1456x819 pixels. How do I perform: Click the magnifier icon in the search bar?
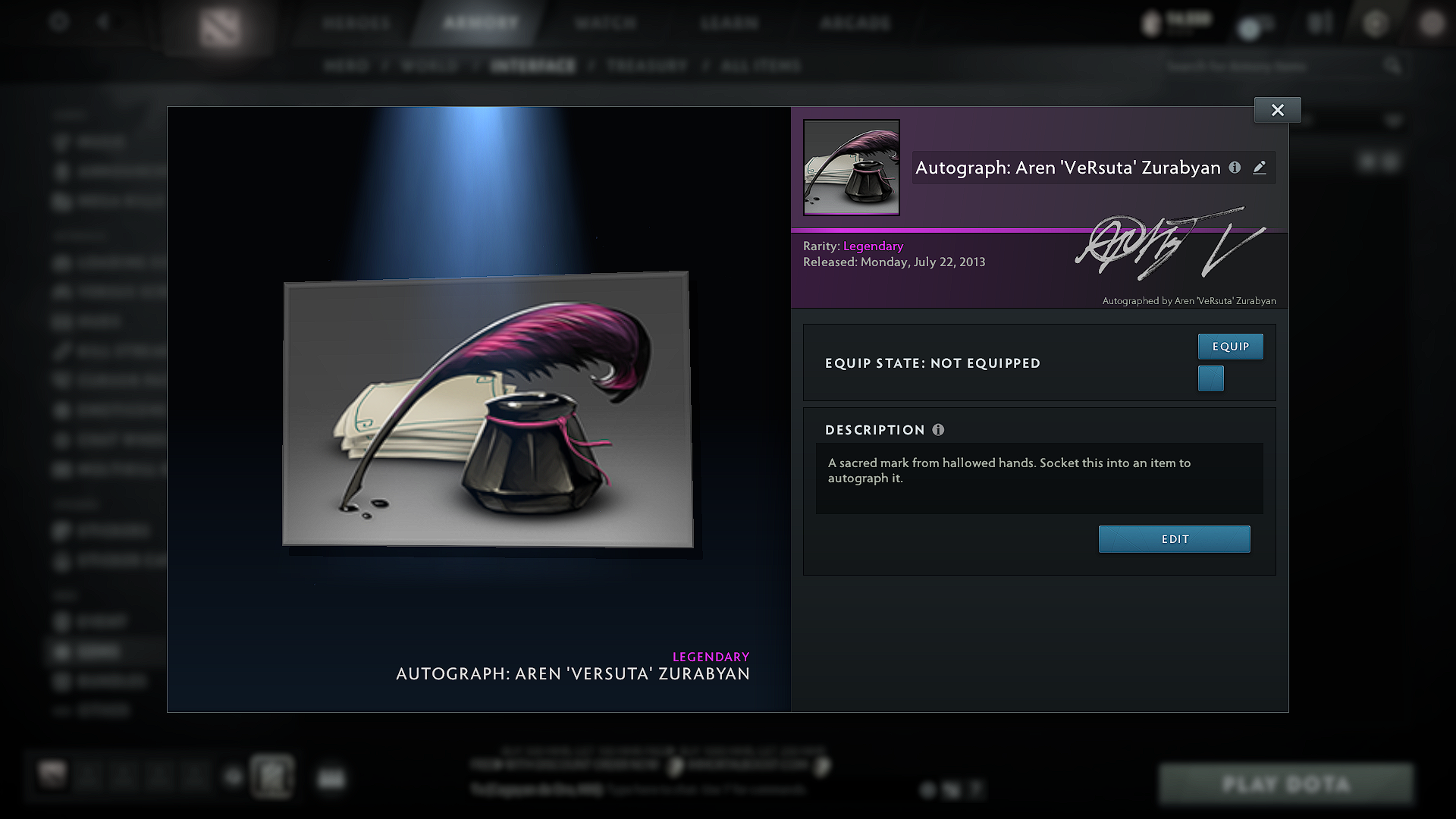pyautogui.click(x=1392, y=66)
